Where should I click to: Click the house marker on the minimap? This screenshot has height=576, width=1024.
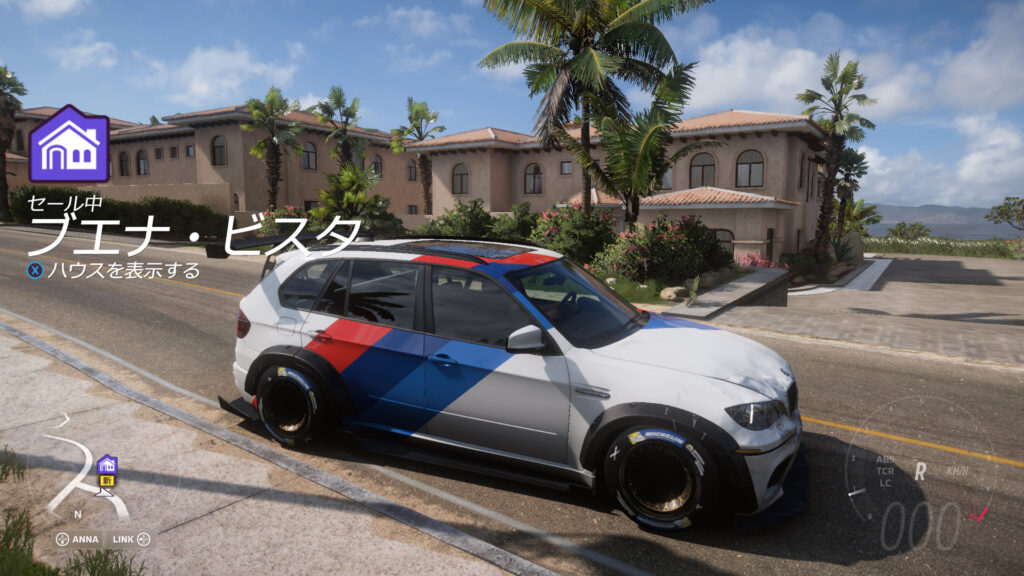click(x=106, y=464)
